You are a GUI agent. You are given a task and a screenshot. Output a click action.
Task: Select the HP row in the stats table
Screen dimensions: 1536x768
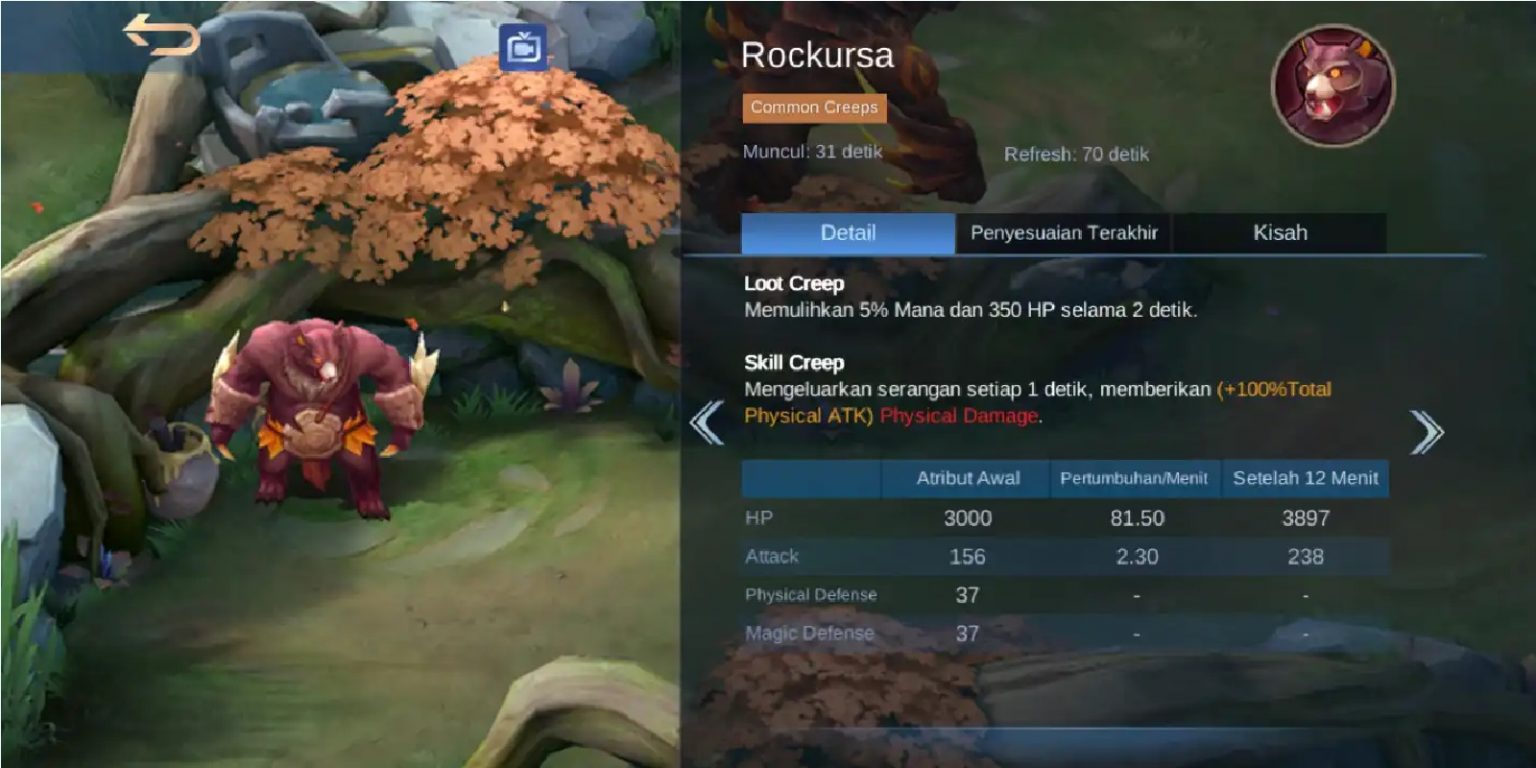(966, 518)
